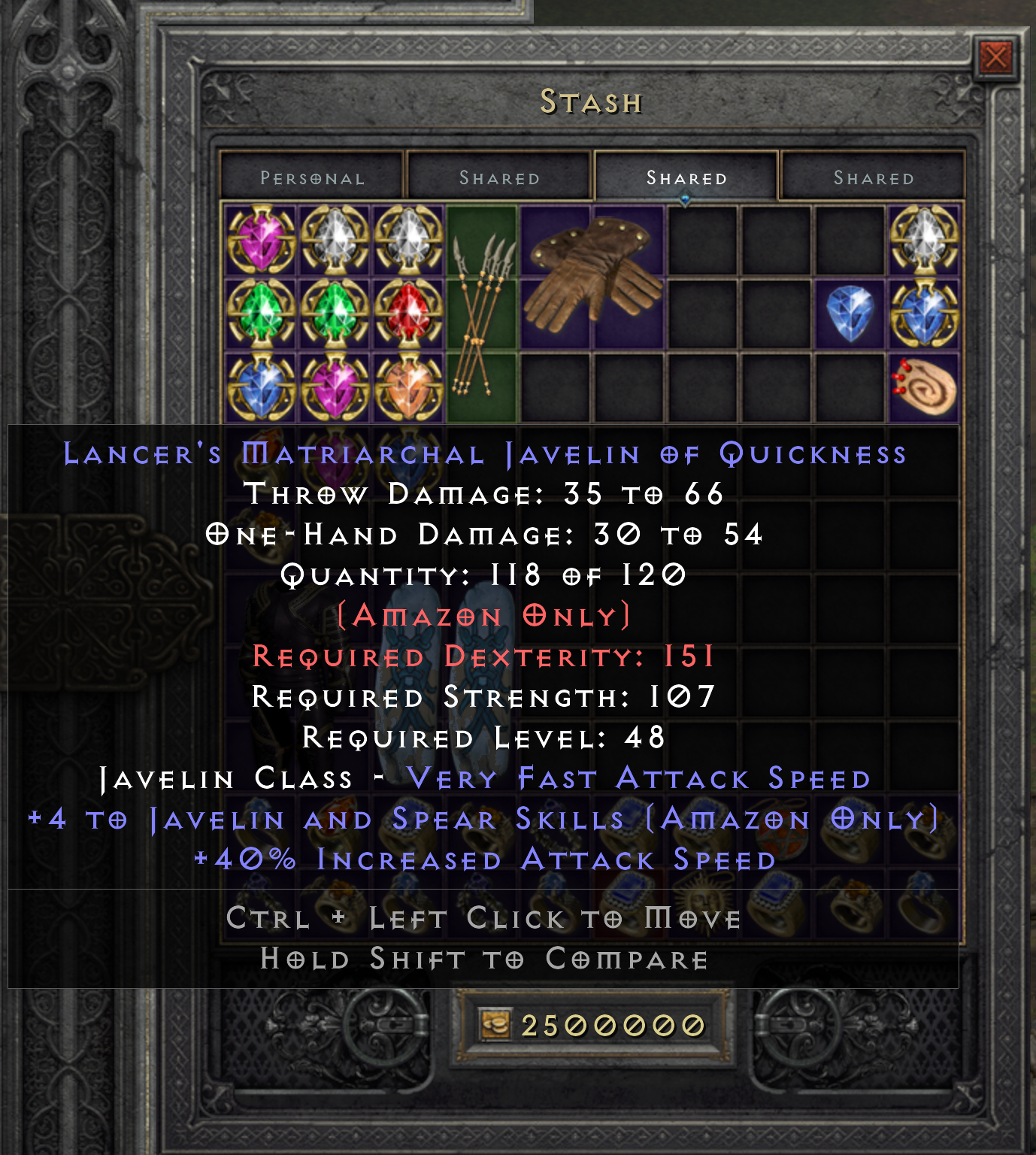This screenshot has height=1155, width=1036.
Task: Grab the scroll item in the bottom-right corner
Action: (927, 388)
